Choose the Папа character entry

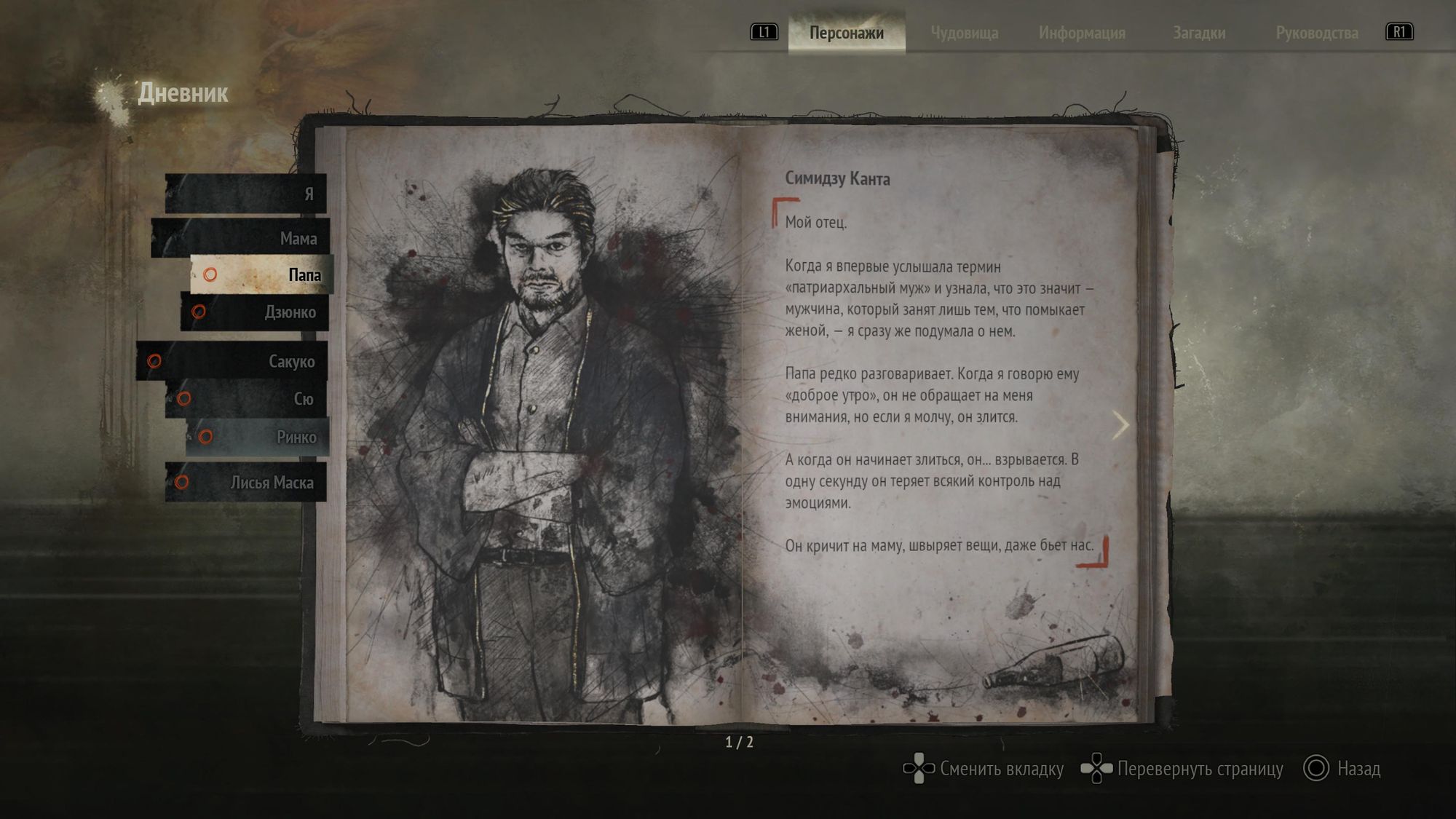(x=261, y=274)
